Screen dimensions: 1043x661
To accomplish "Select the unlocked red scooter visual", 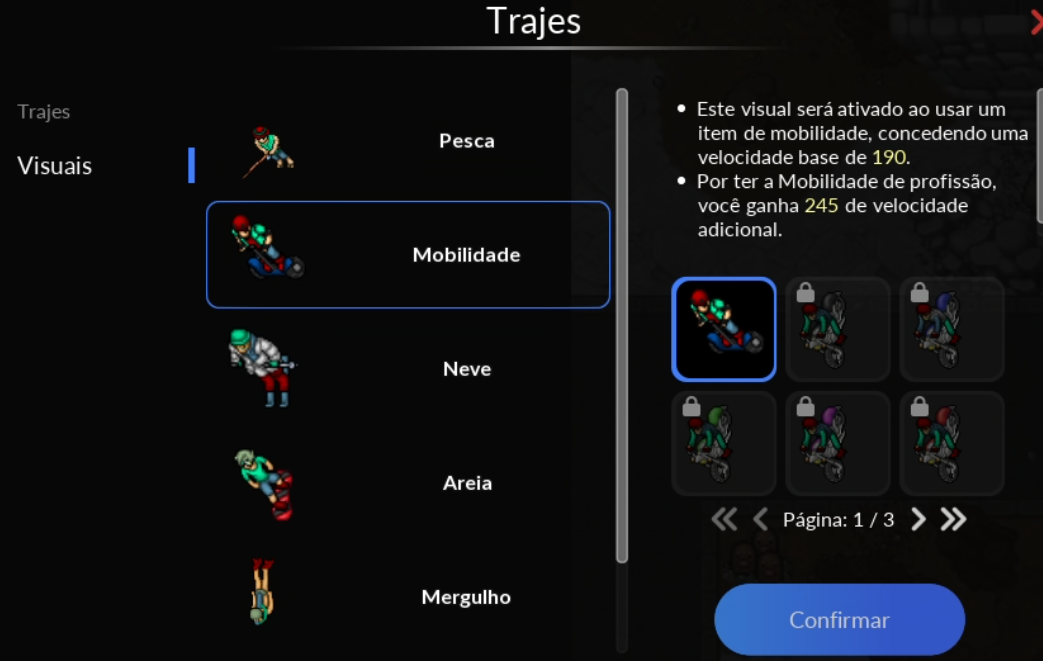I will click(x=724, y=329).
